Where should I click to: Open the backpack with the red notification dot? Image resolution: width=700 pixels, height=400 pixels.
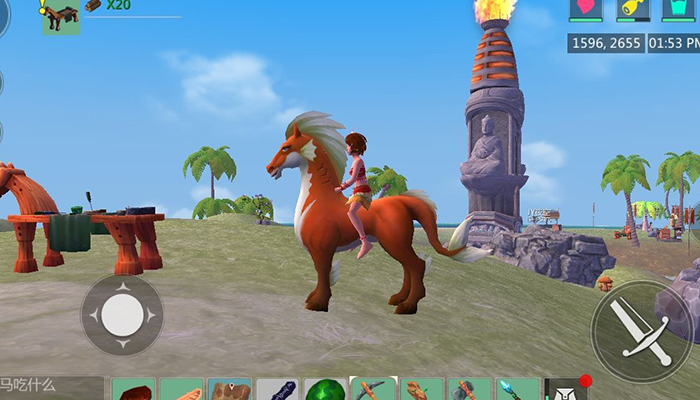[x=567, y=390]
